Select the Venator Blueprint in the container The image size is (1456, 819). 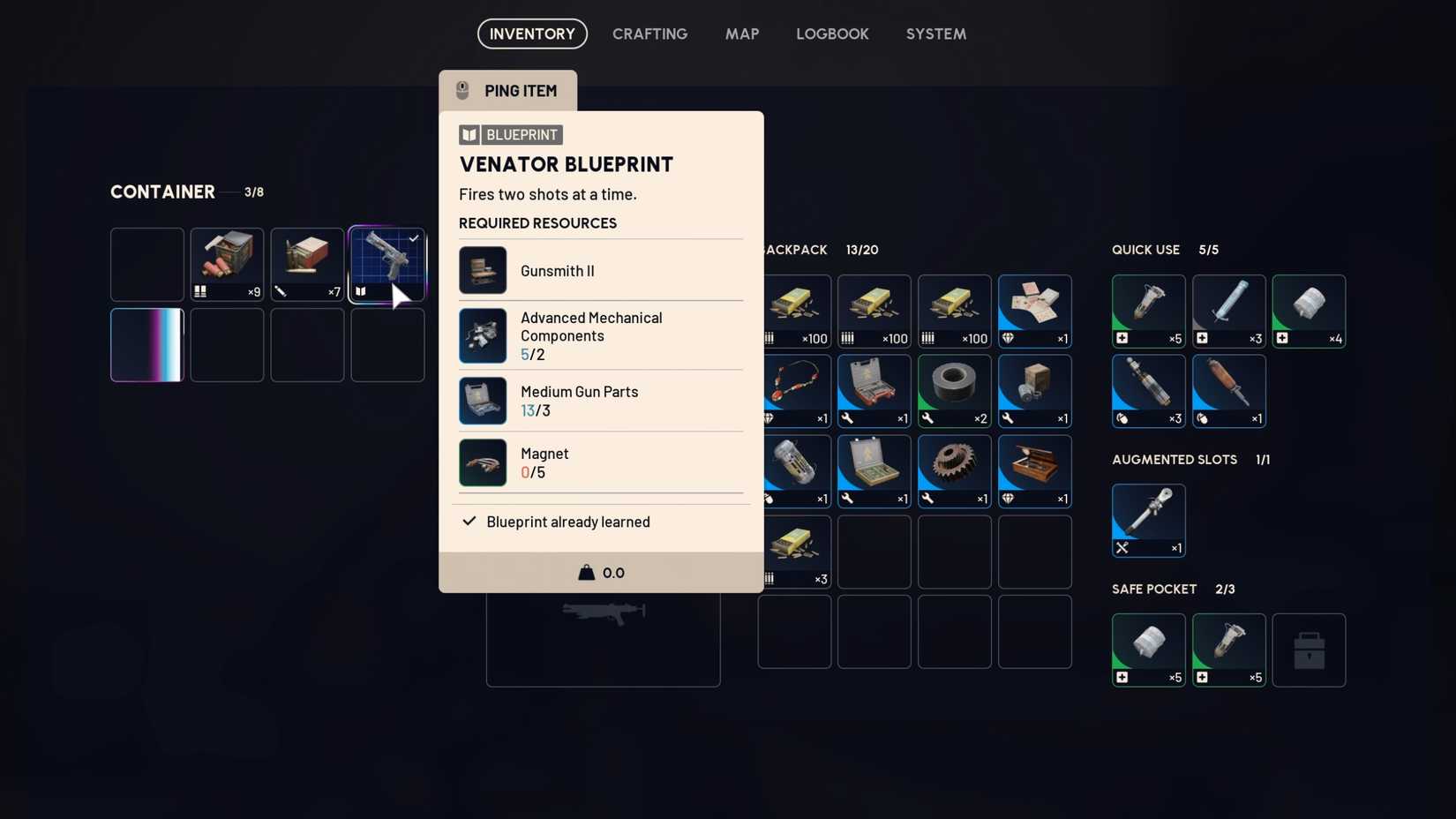pyautogui.click(x=387, y=264)
